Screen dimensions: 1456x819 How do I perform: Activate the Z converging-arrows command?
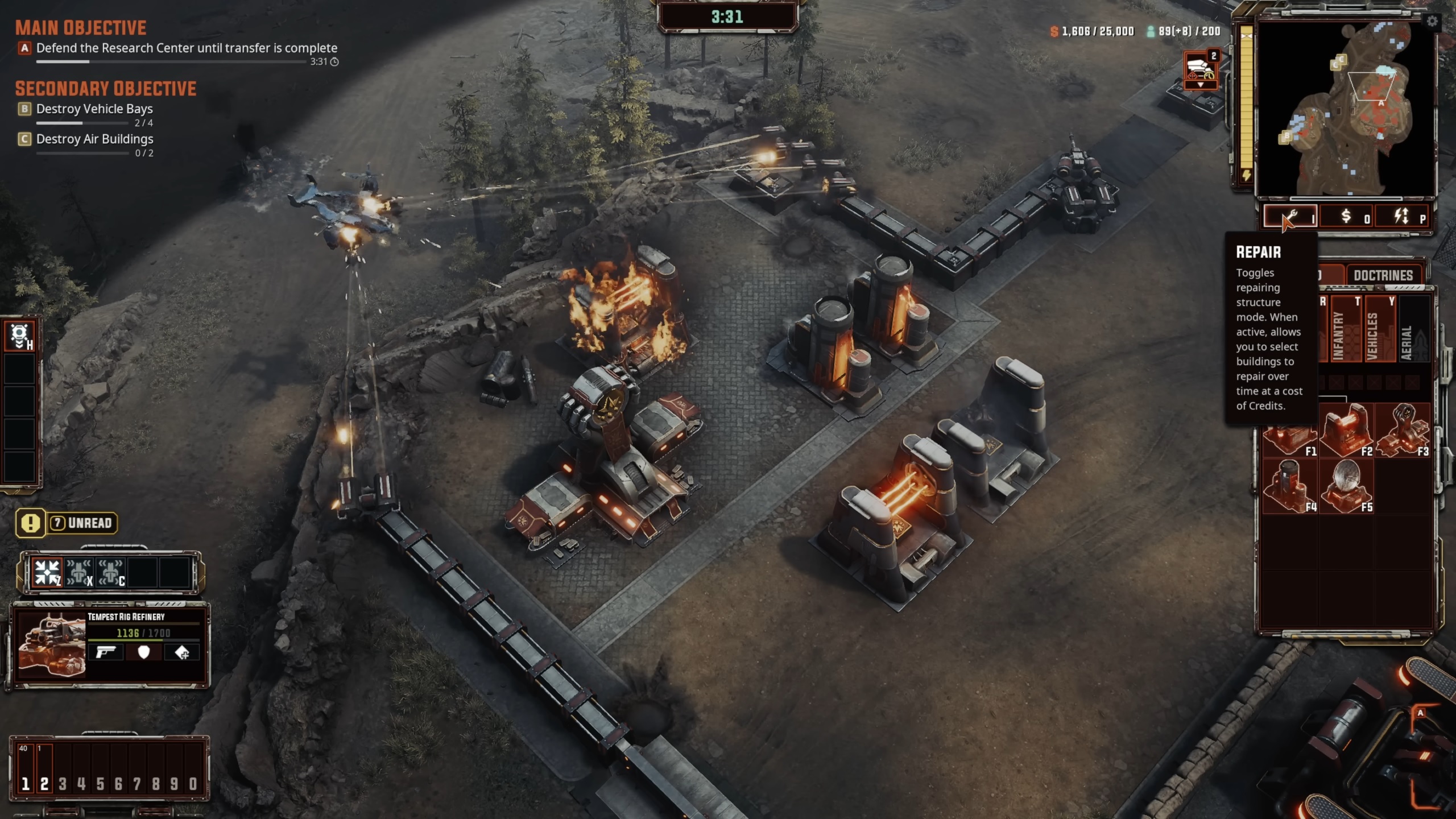click(x=47, y=572)
